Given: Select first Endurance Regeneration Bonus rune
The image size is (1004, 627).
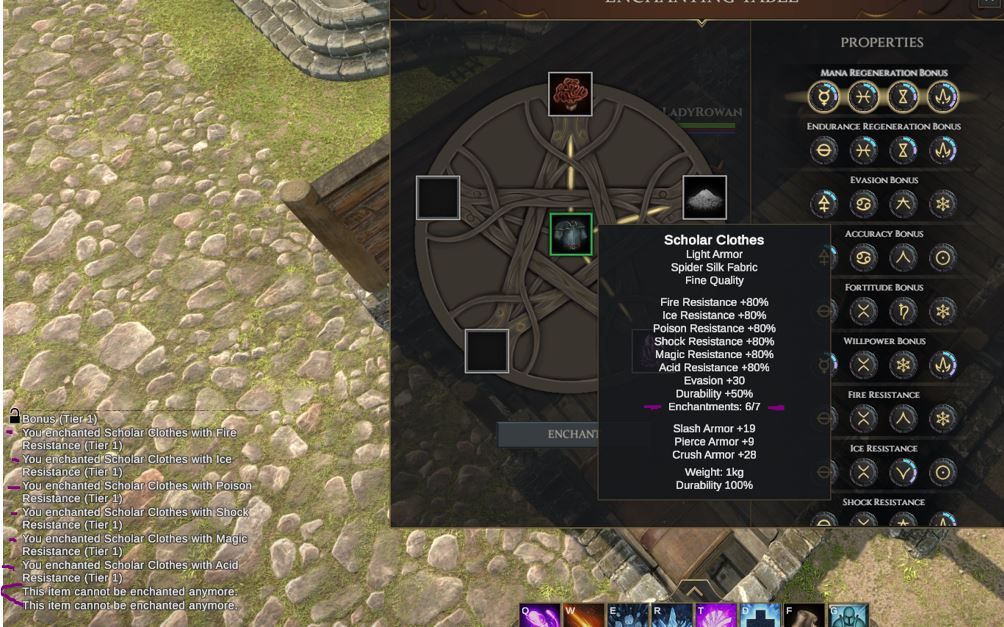Looking at the screenshot, I should click(x=825, y=150).
